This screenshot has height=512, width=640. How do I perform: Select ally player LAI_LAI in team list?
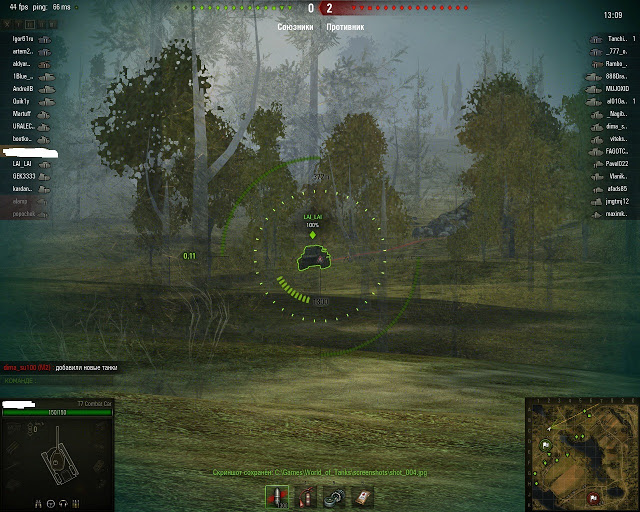[23, 163]
